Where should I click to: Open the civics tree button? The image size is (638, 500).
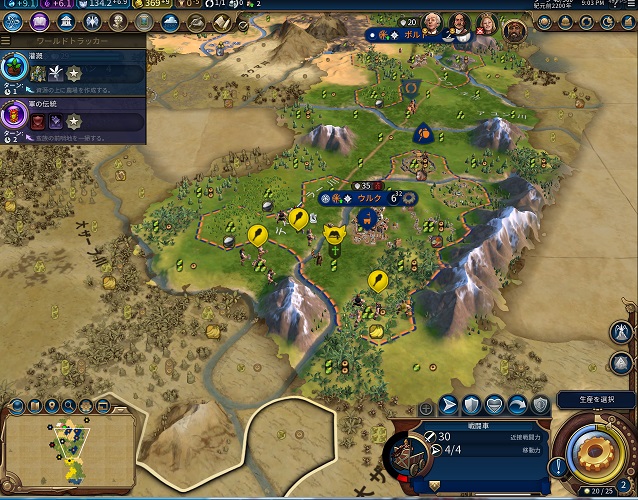[x=40, y=21]
